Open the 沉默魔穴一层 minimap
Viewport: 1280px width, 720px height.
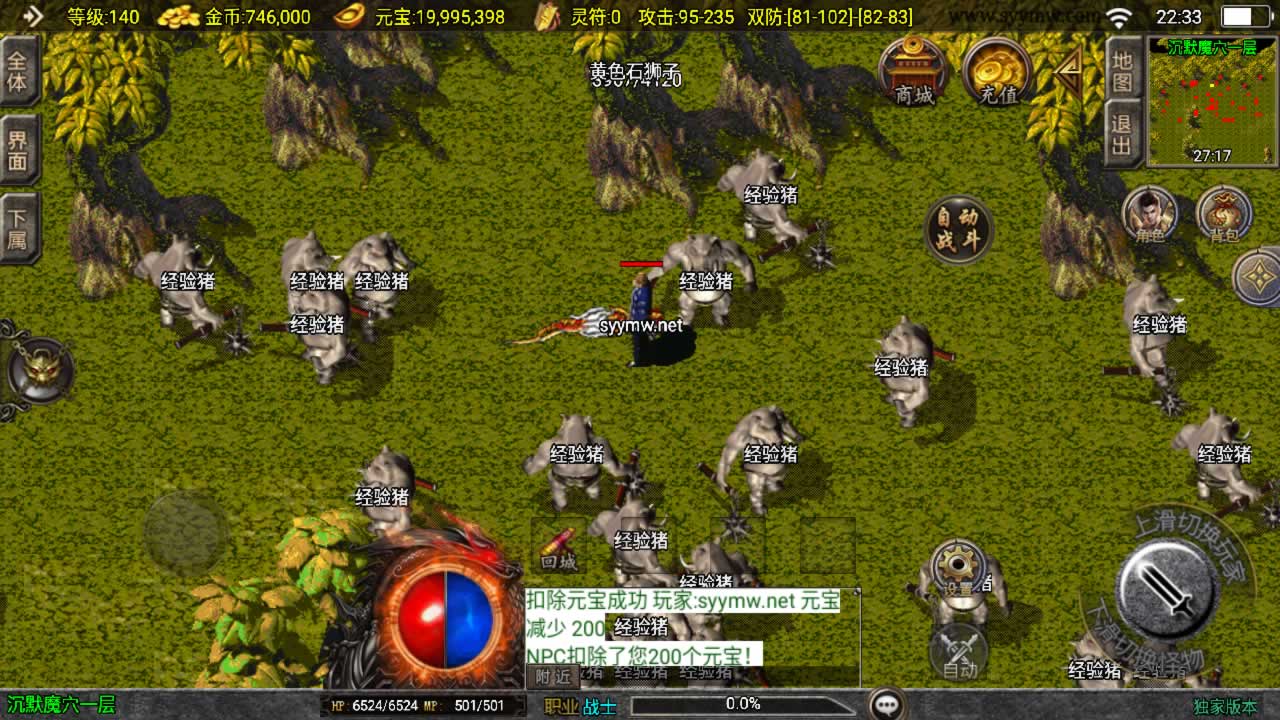pos(1212,102)
